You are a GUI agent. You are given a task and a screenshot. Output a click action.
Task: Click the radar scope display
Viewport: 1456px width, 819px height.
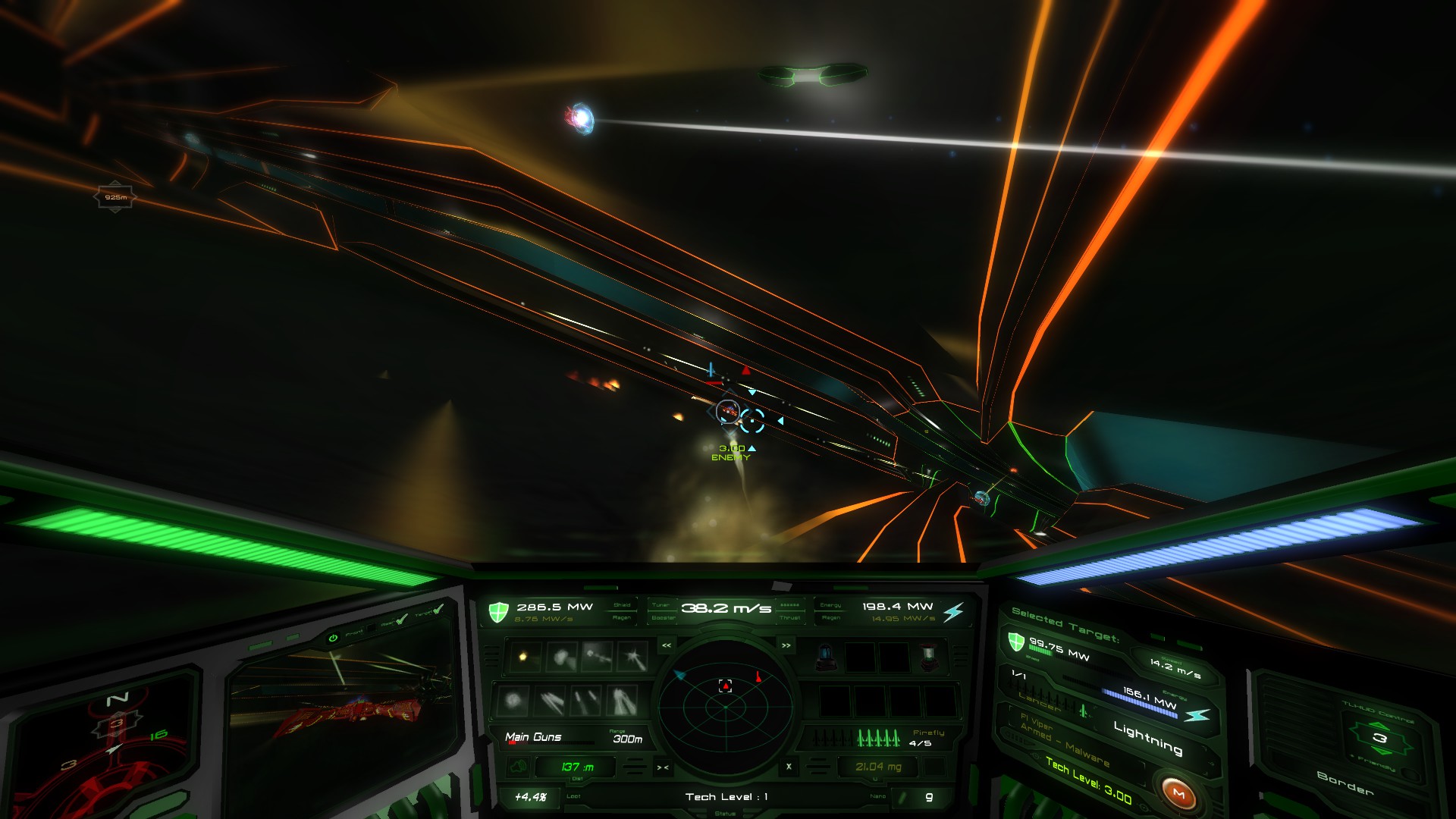(x=725, y=707)
